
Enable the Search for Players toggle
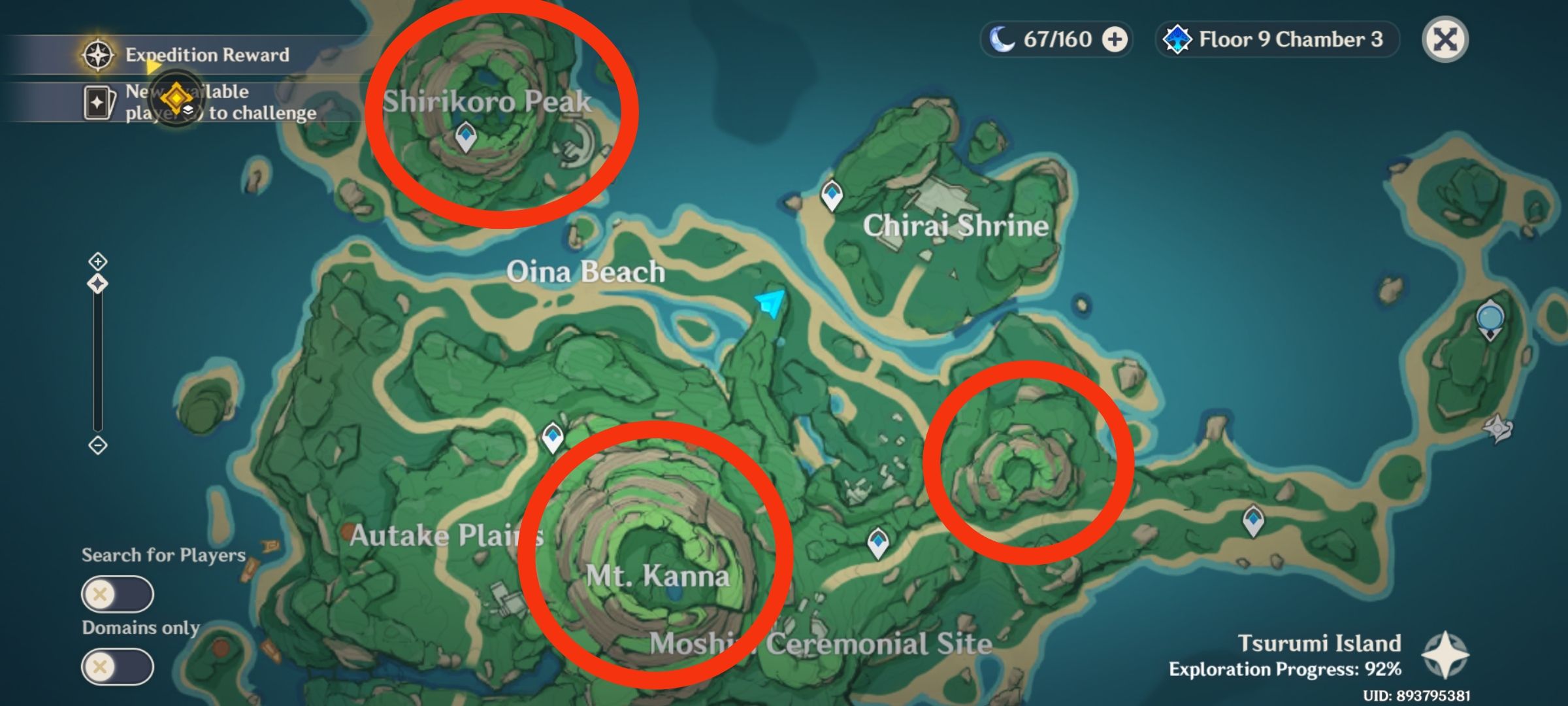pyautogui.click(x=118, y=595)
